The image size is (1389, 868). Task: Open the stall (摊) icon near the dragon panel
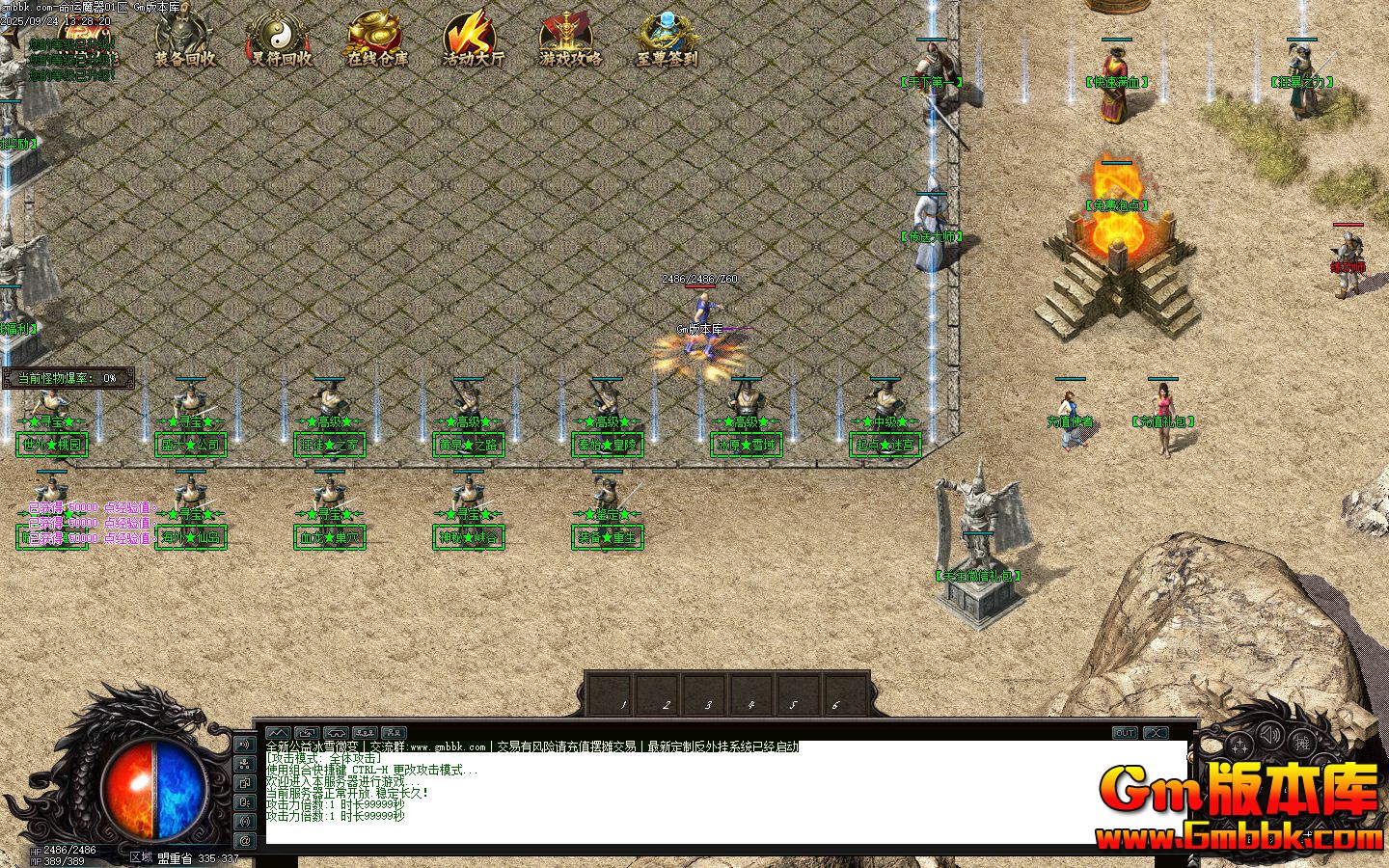[1303, 742]
